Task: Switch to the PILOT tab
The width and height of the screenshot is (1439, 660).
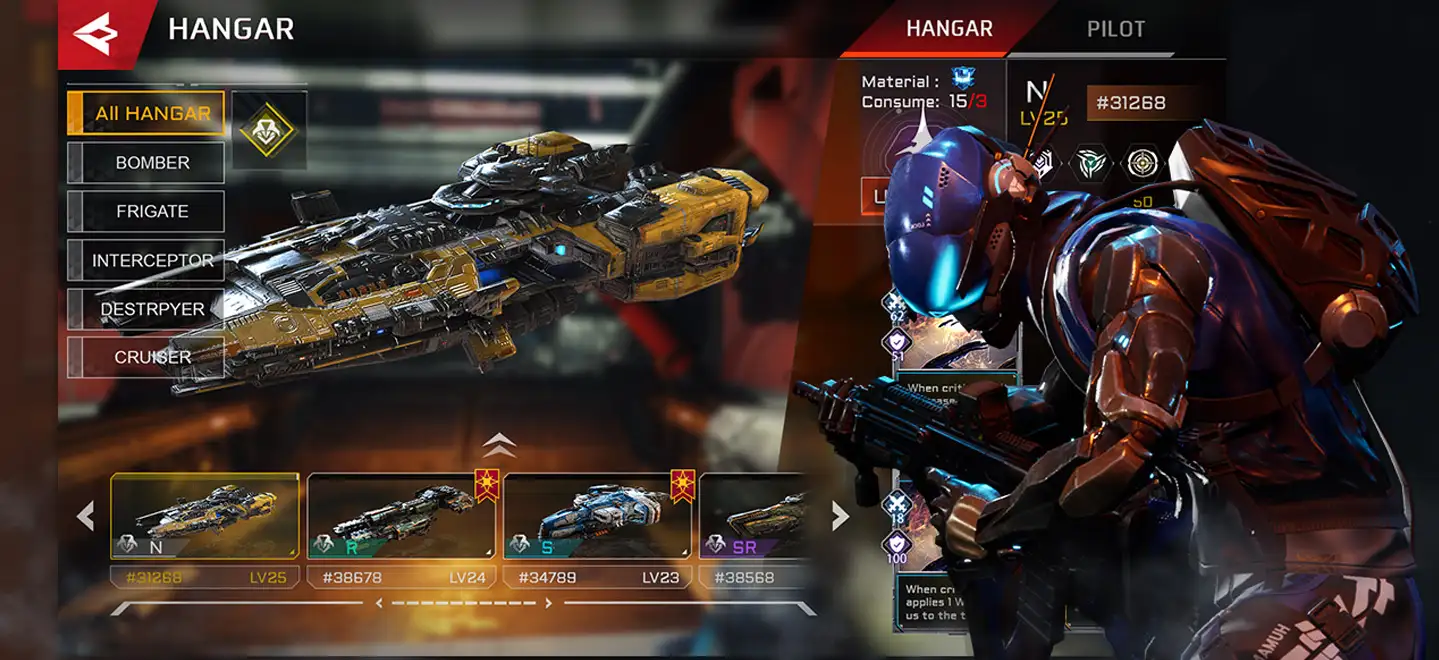Action: tap(1115, 29)
